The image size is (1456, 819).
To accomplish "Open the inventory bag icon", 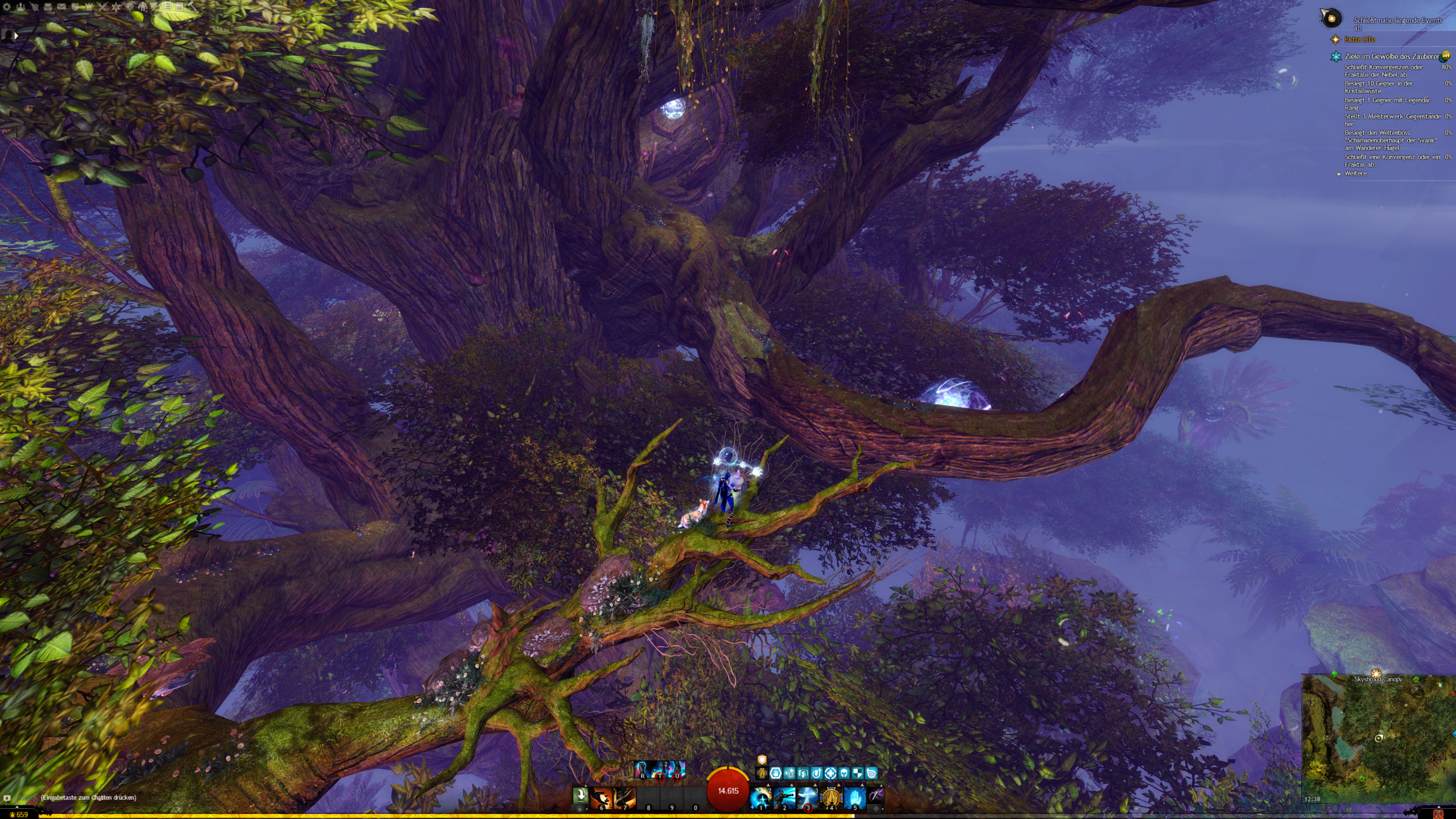I will (48, 7).
